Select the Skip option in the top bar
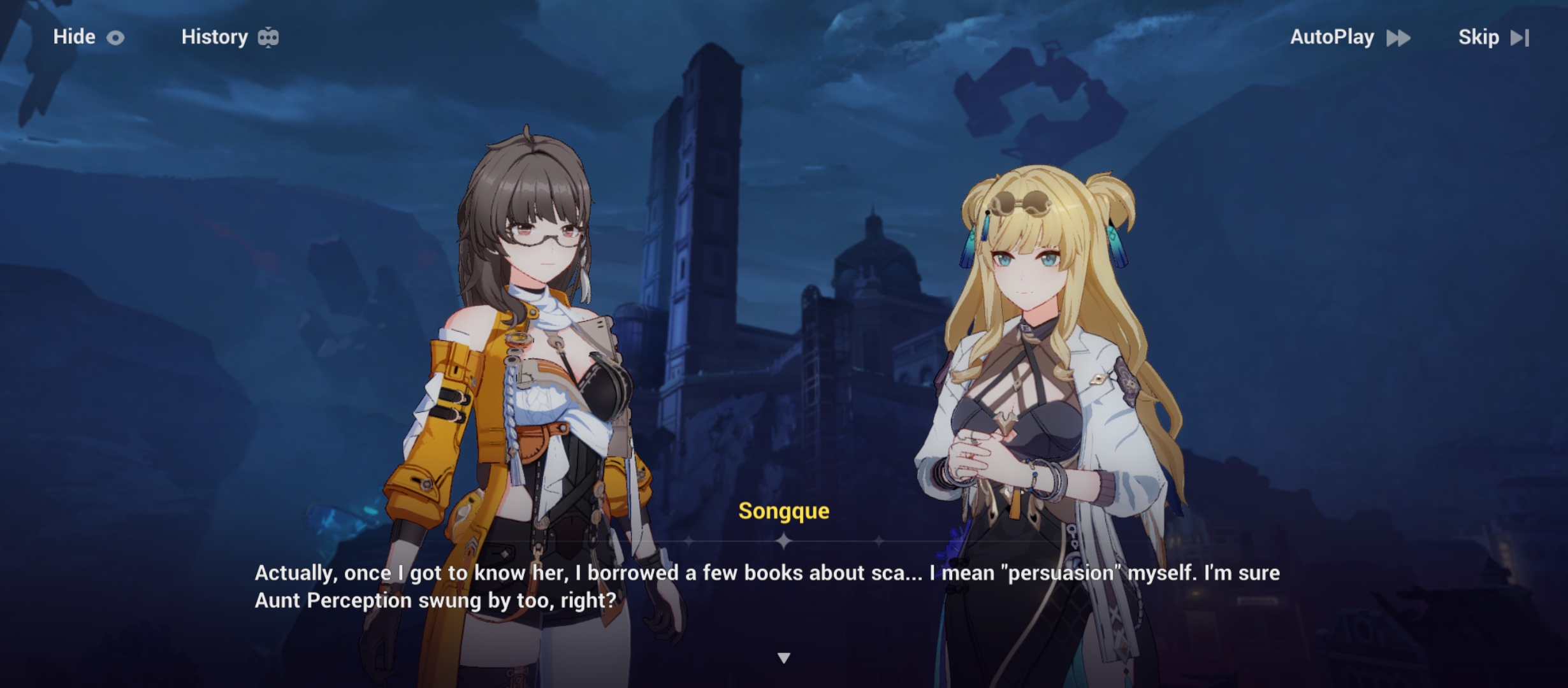The width and height of the screenshot is (1568, 688). pos(1479,36)
